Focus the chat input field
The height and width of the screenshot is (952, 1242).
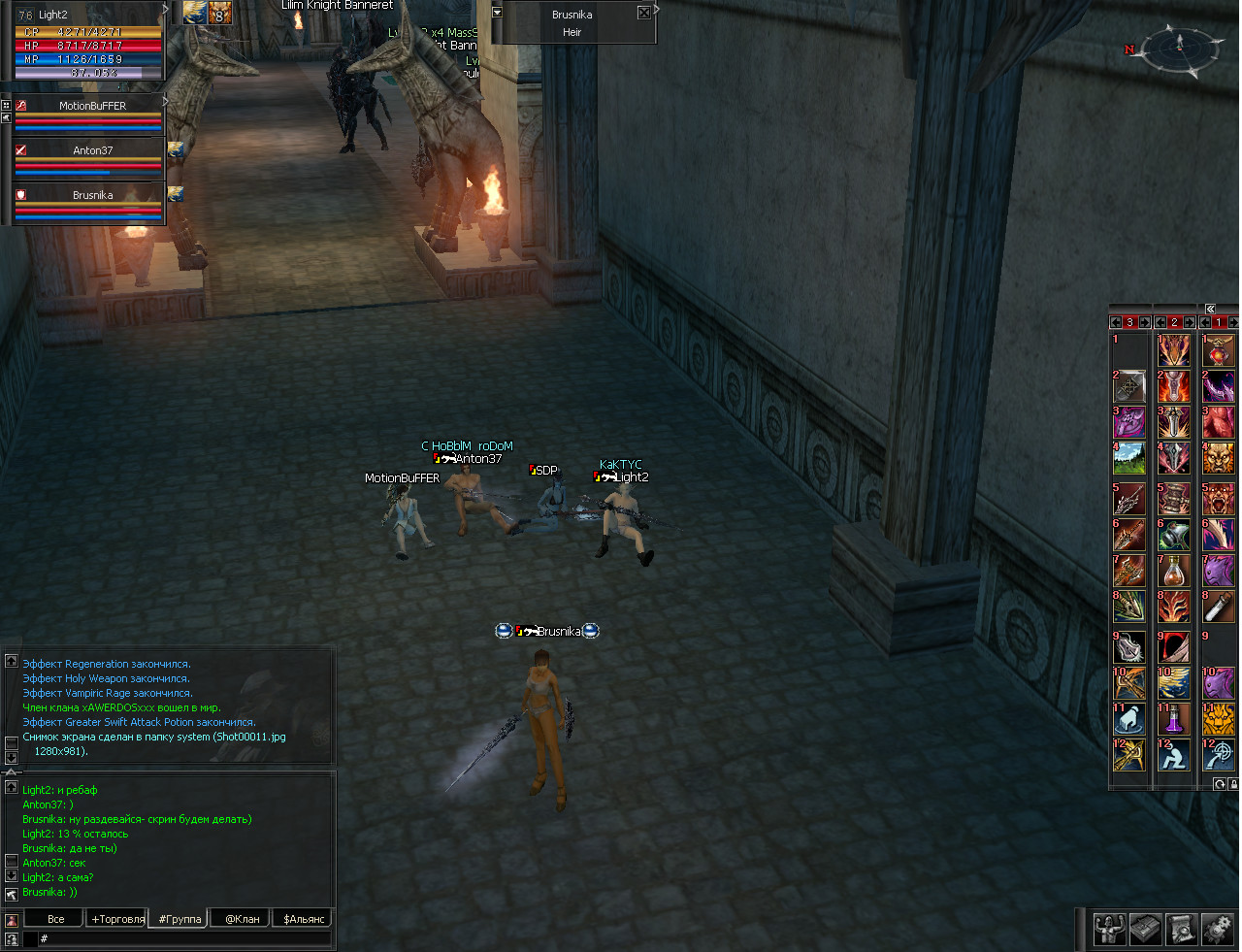pyautogui.click(x=184, y=938)
